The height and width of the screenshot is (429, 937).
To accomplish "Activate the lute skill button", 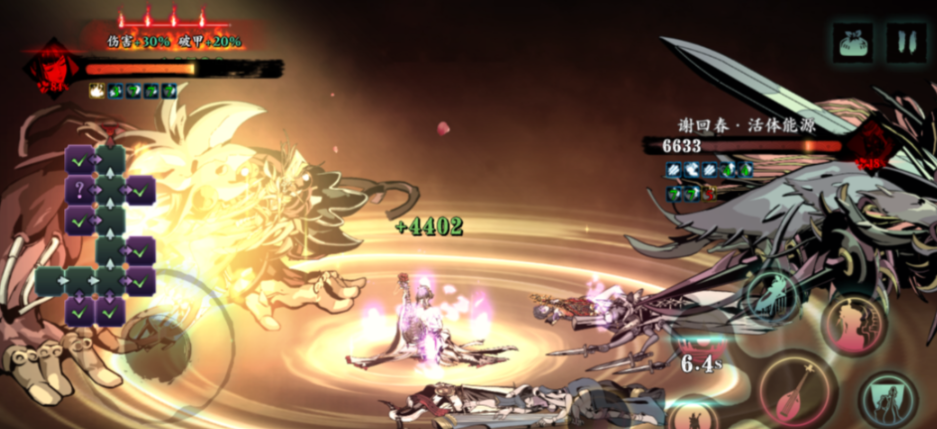I will 797,391.
